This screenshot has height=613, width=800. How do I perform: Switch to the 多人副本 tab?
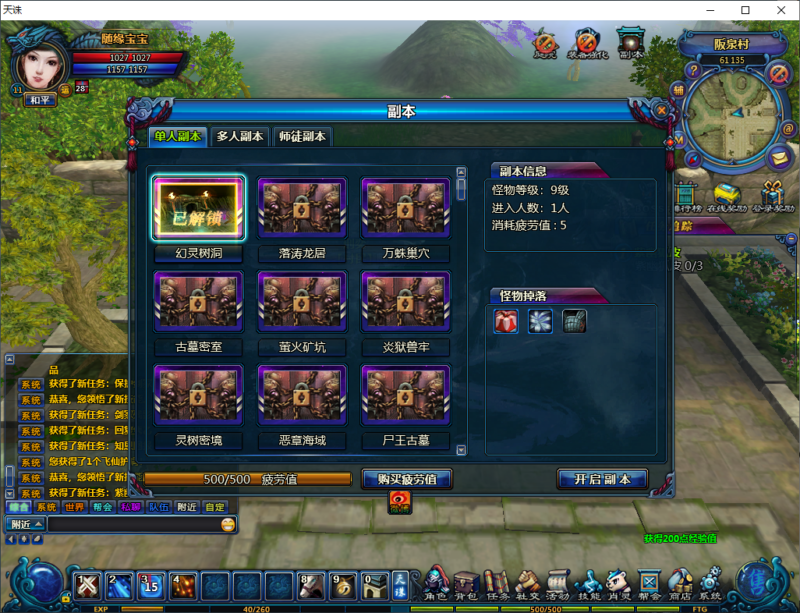click(x=240, y=137)
